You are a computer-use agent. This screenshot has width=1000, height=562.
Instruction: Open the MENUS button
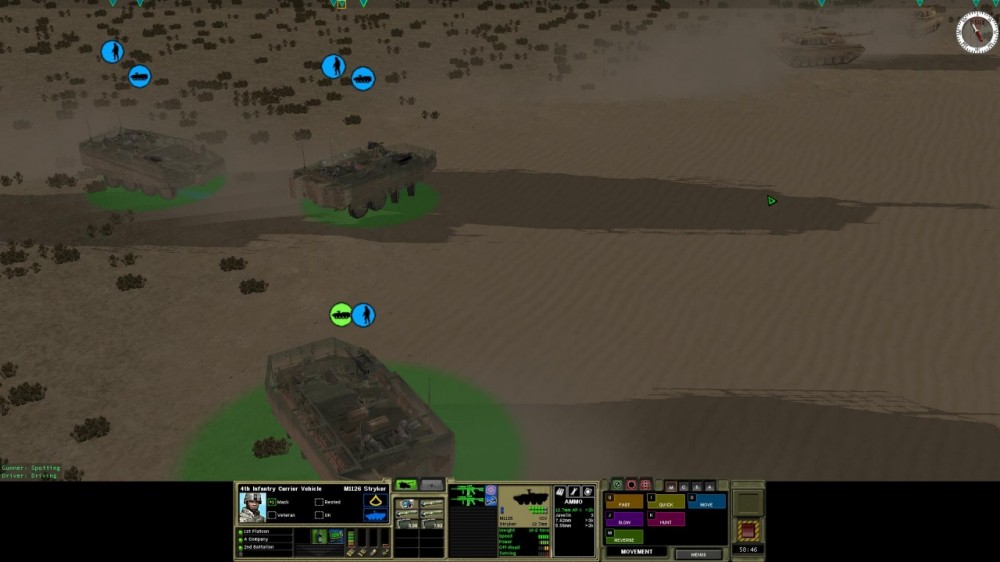tap(698, 553)
